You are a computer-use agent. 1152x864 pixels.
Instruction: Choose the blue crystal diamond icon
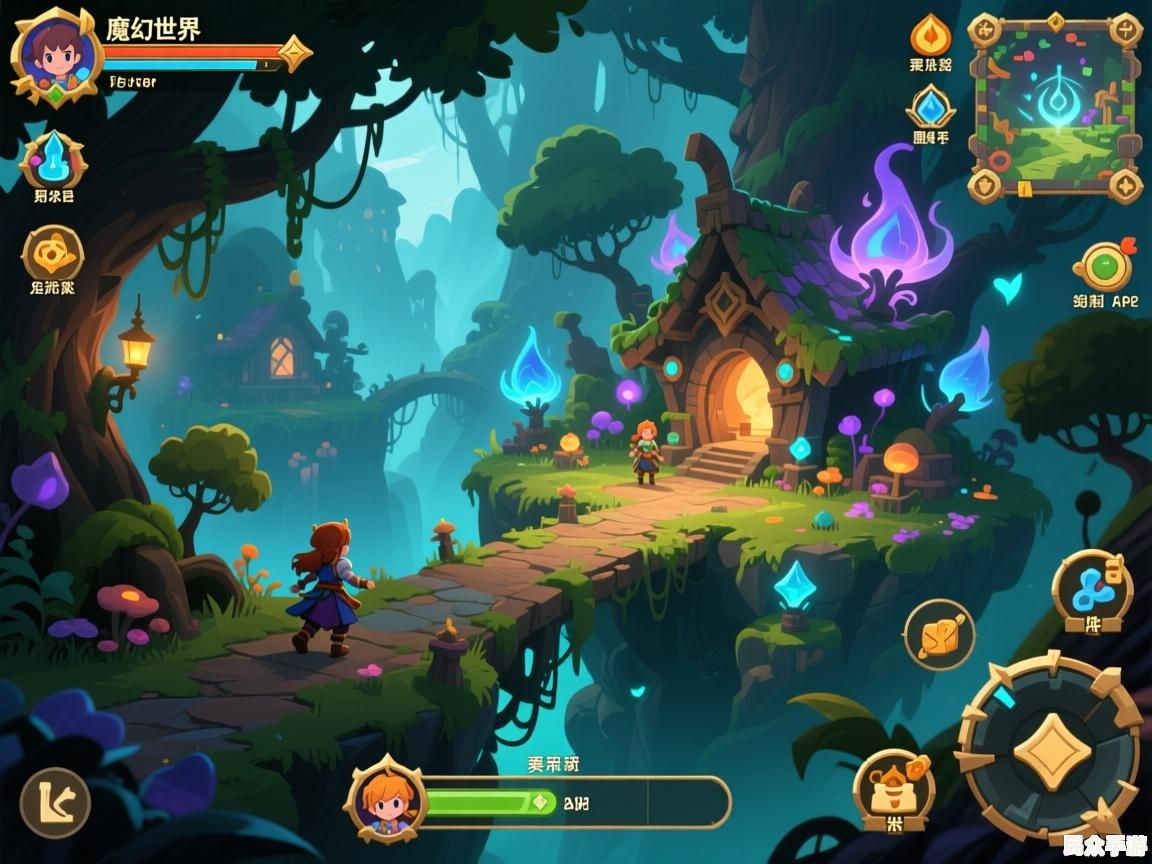click(x=930, y=108)
